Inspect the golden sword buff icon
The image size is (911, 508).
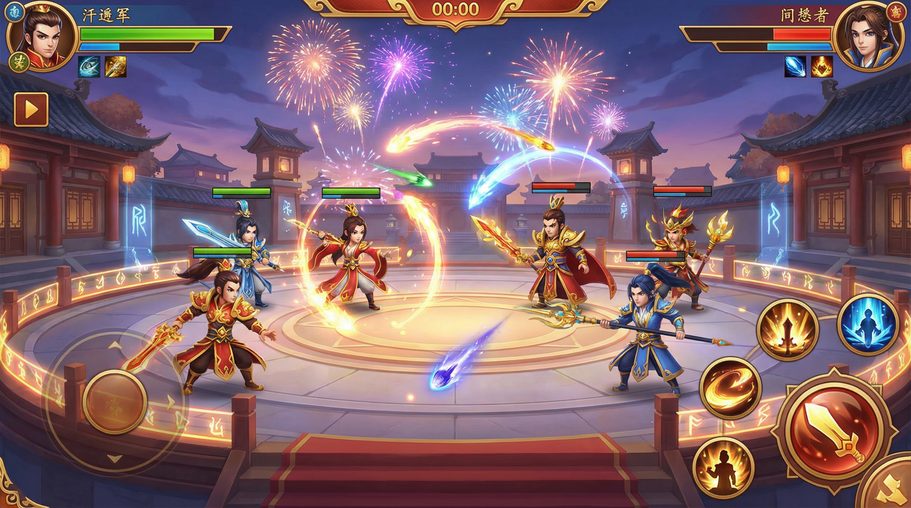coord(116,66)
